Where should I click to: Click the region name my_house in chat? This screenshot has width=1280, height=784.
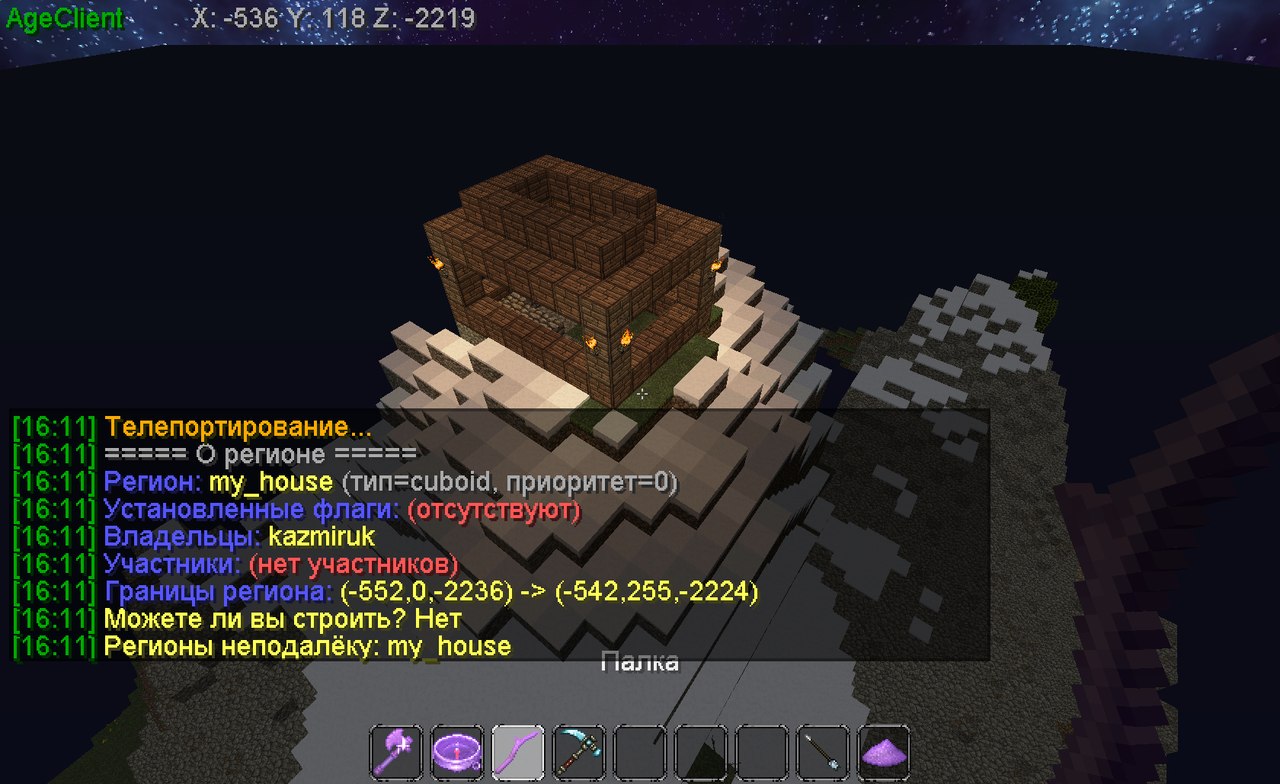coord(270,481)
